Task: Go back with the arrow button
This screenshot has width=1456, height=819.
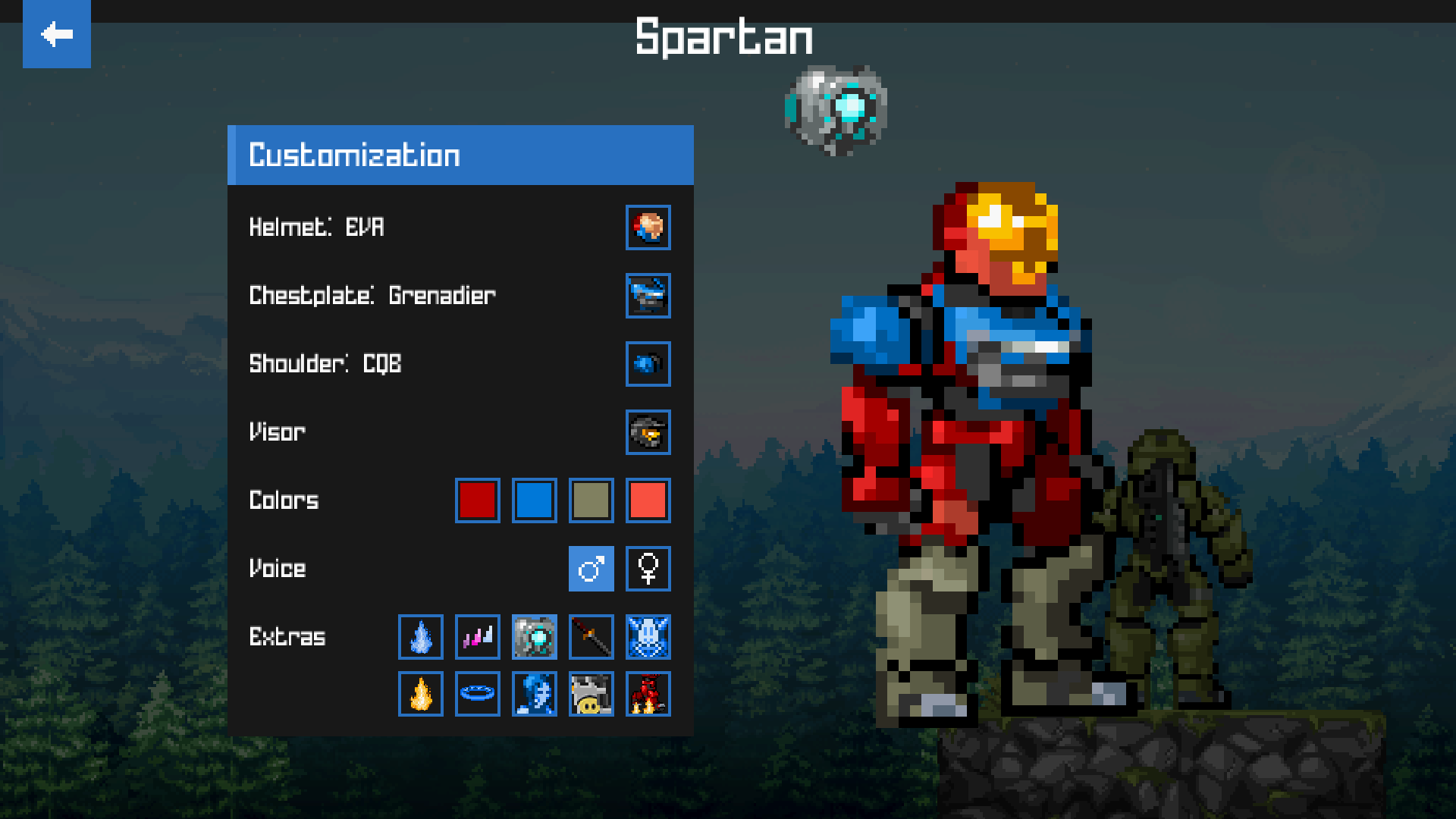Action: coord(56,34)
